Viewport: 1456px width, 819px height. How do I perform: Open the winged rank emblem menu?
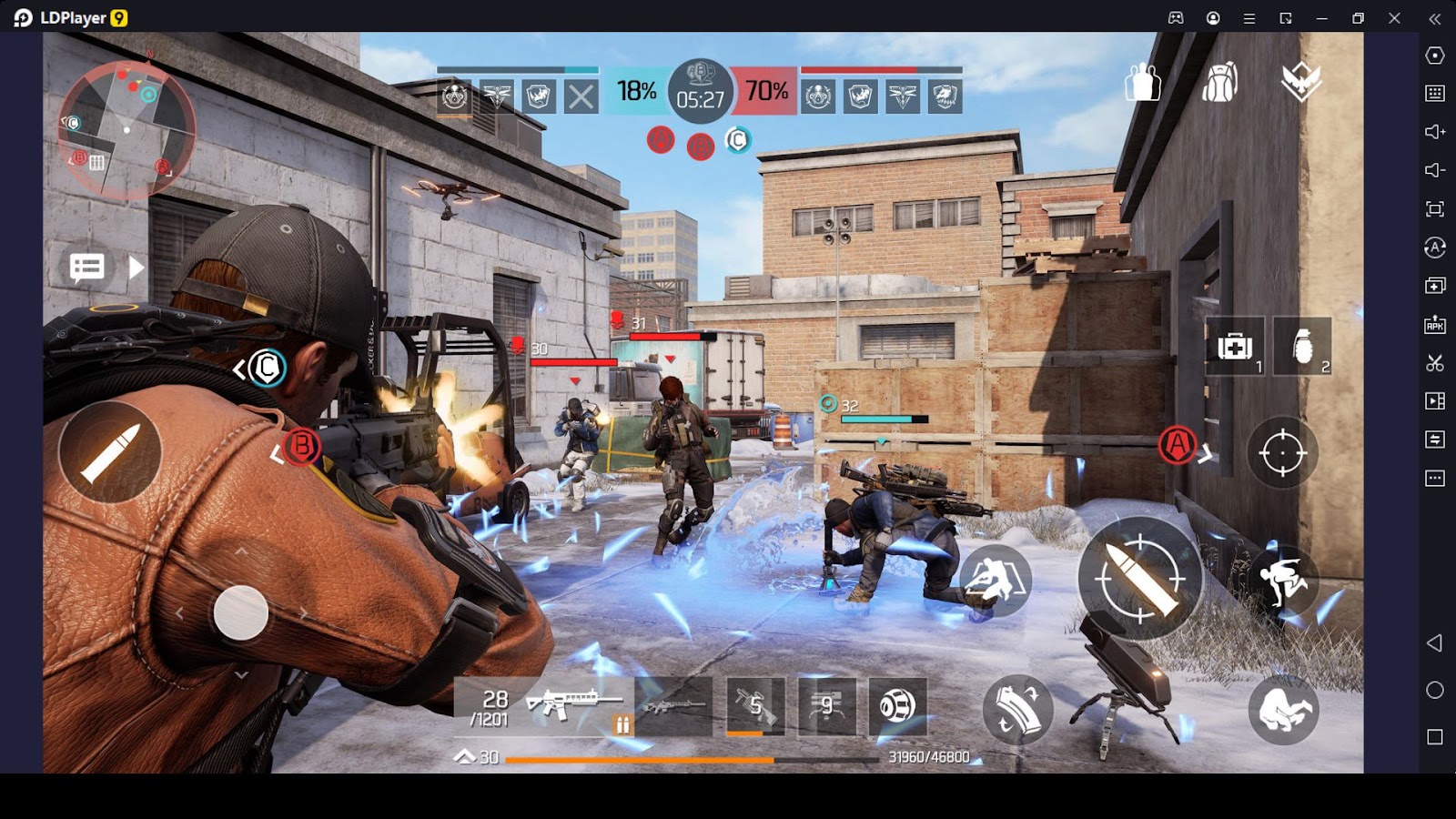point(1300,82)
